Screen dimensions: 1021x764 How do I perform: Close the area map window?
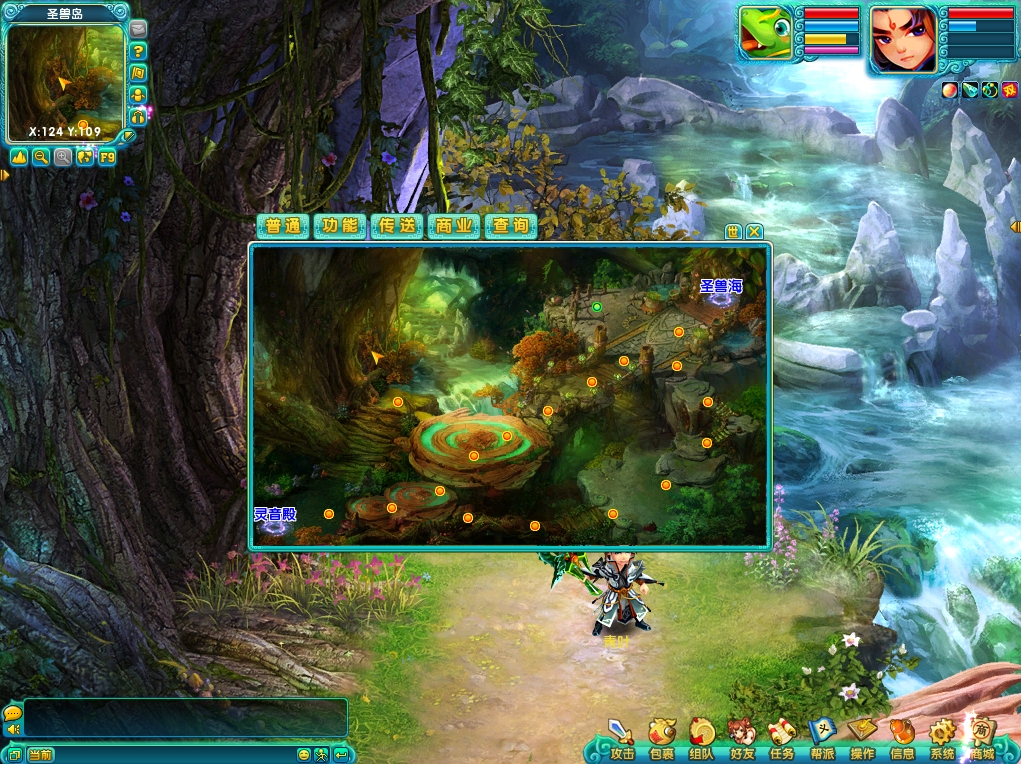point(755,231)
